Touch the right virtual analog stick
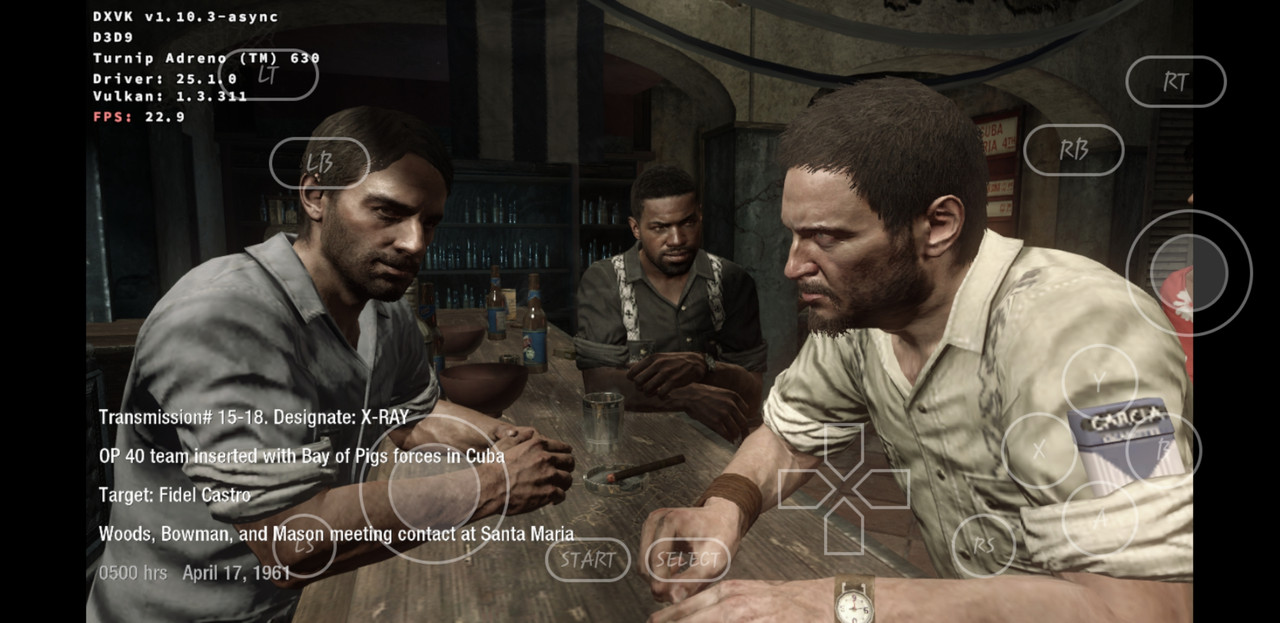1280x623 pixels. pos(1189,272)
